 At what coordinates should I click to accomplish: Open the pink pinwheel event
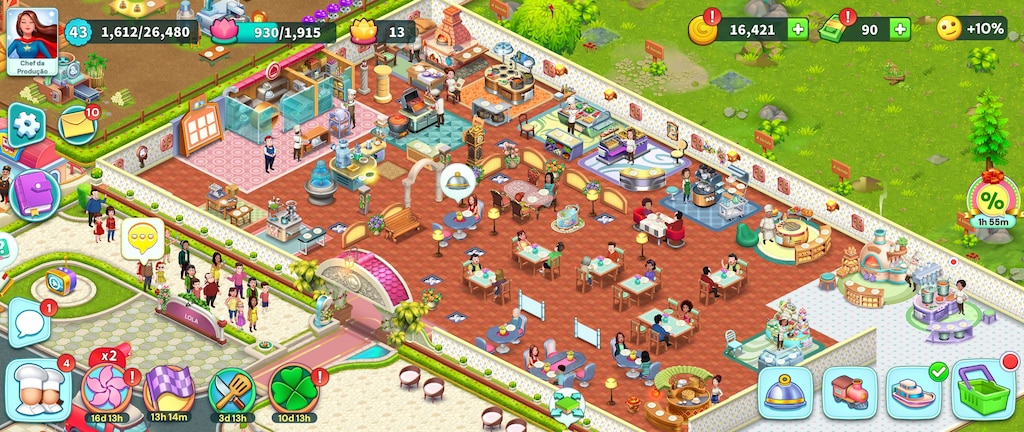coord(104,388)
